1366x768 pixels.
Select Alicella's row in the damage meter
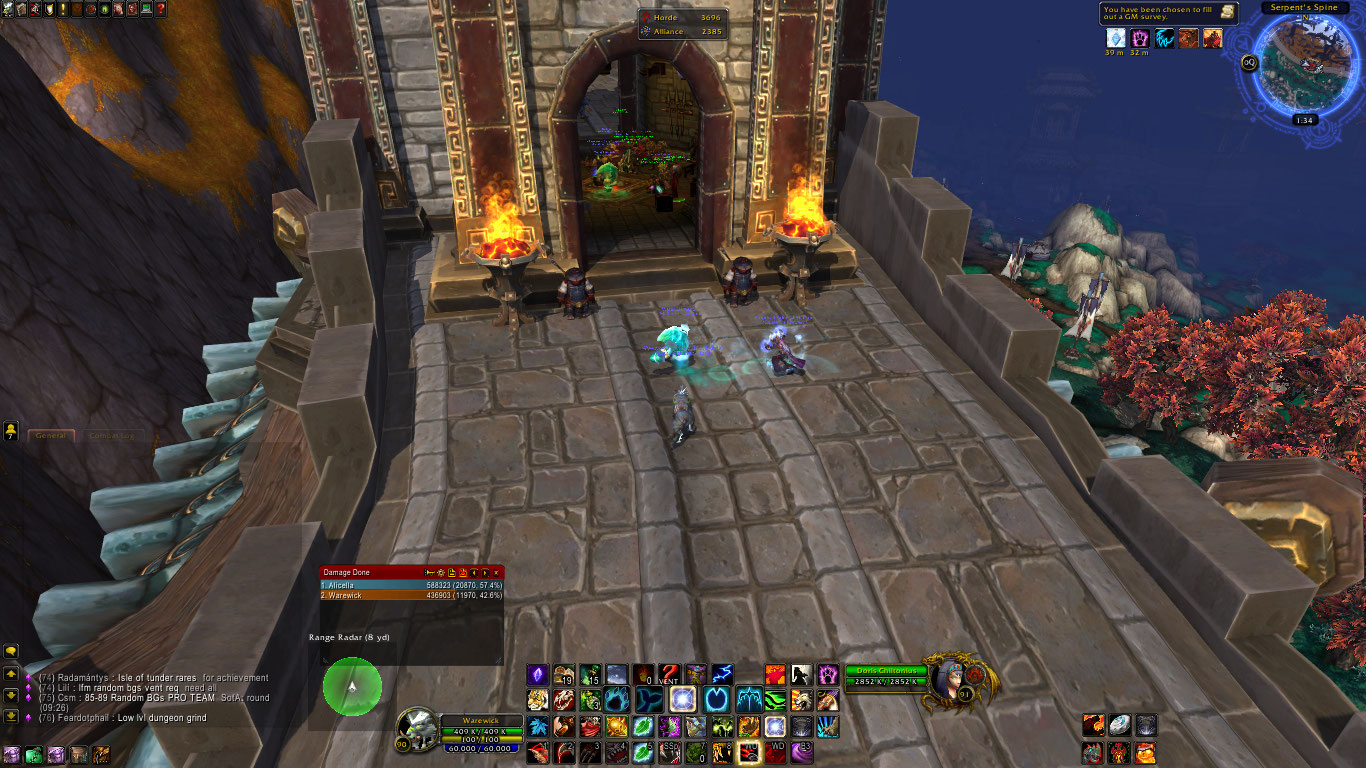(411, 584)
